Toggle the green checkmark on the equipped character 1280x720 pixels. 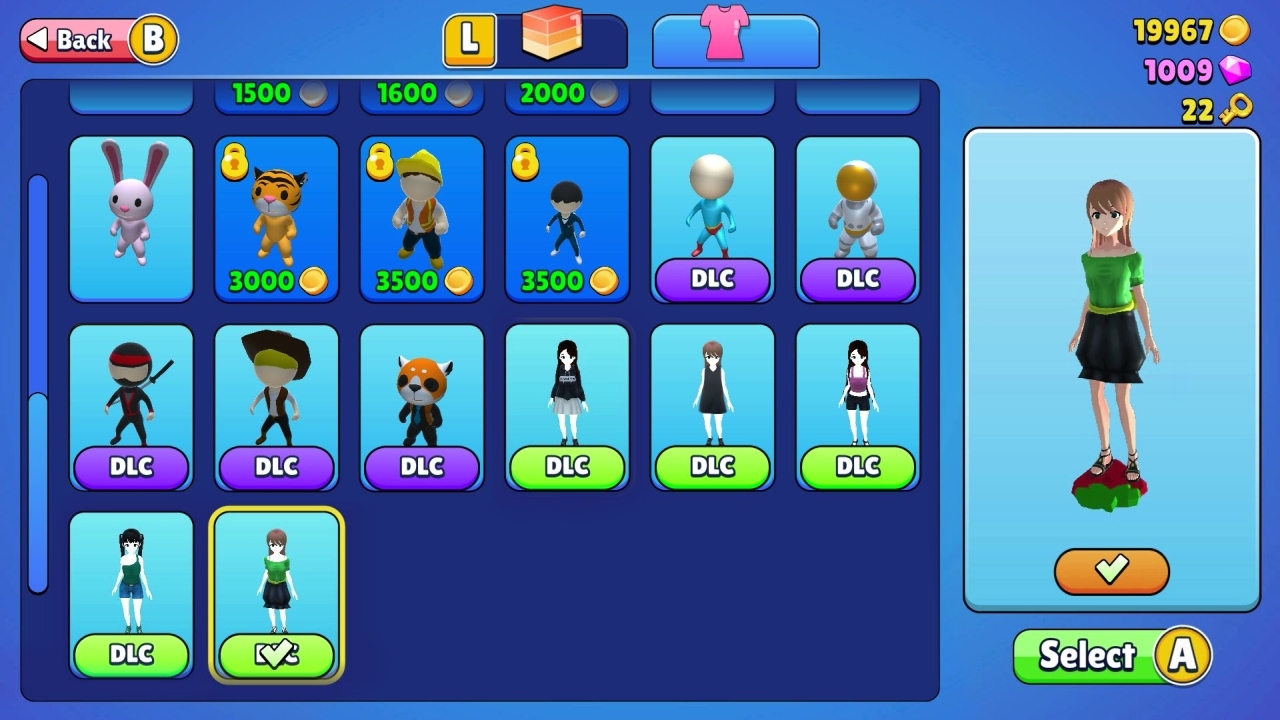pos(276,654)
